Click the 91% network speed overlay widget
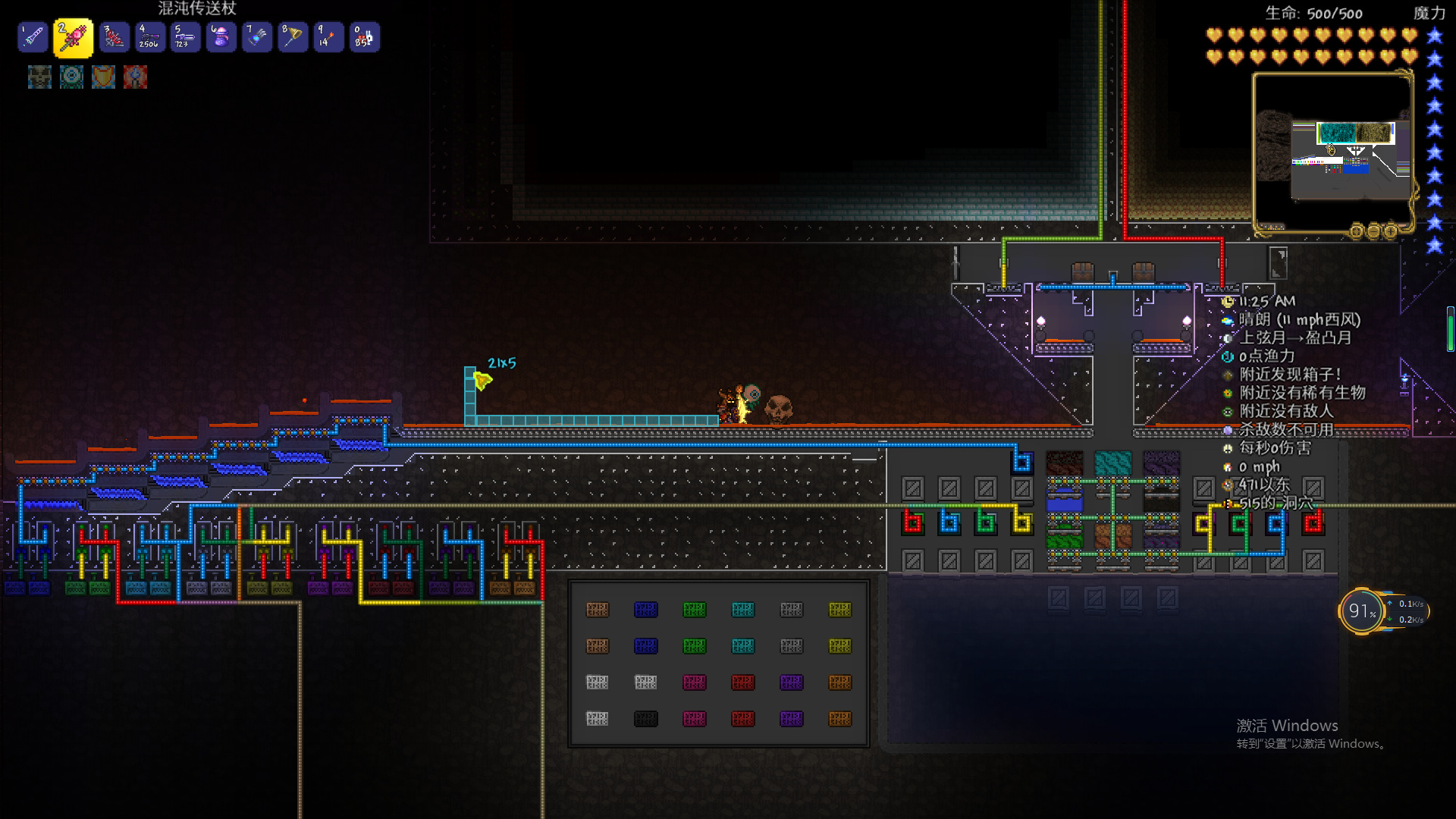The image size is (1456, 819). pyautogui.click(x=1363, y=611)
